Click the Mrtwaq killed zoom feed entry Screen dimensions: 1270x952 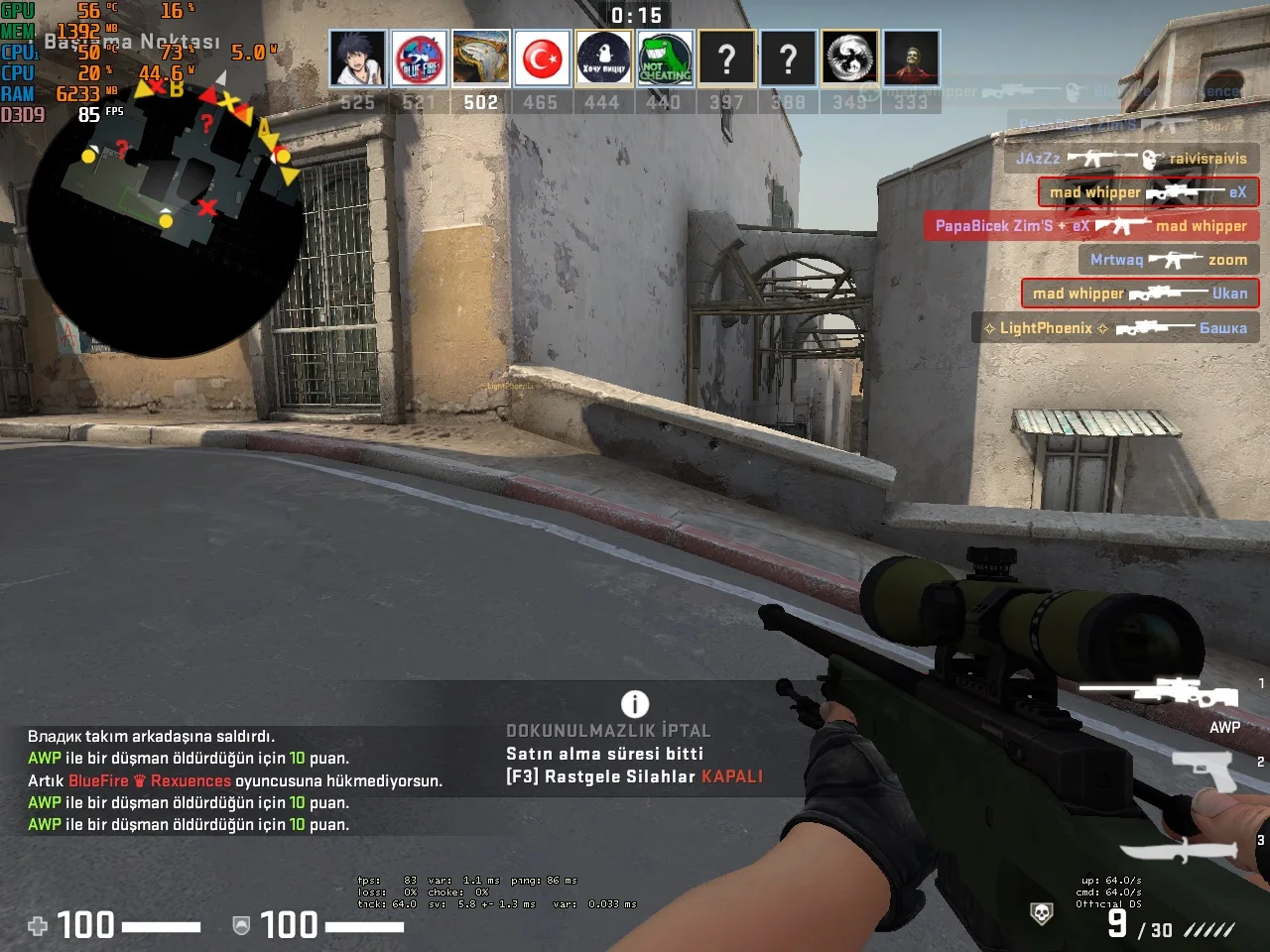point(1168,260)
